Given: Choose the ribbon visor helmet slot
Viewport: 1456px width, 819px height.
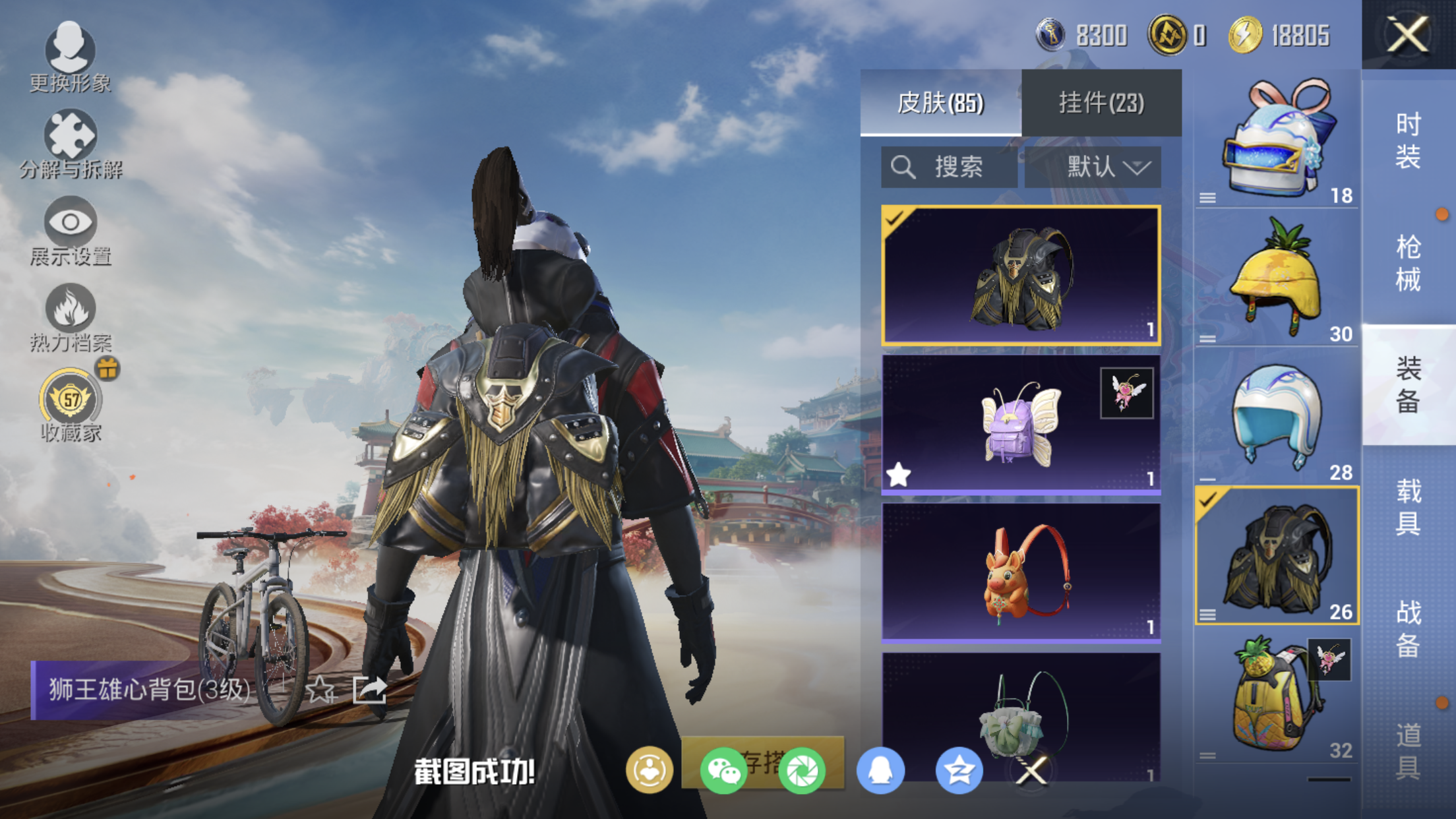Looking at the screenshot, I should point(1277,140).
